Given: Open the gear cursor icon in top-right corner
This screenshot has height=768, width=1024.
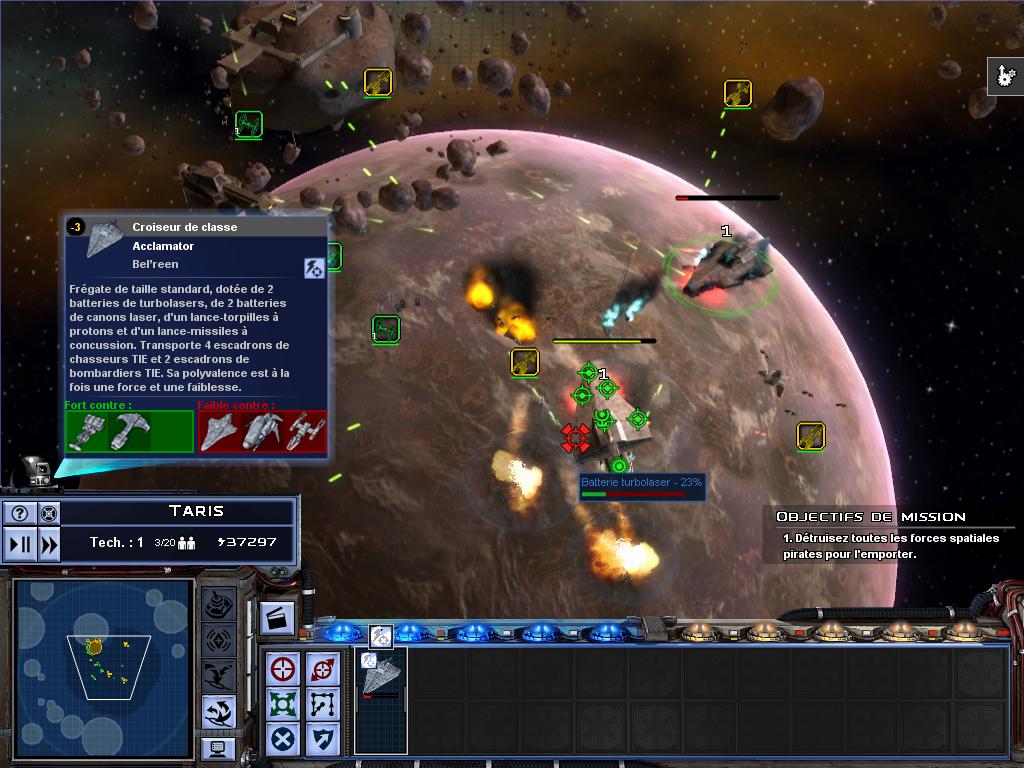Looking at the screenshot, I should coord(1005,77).
